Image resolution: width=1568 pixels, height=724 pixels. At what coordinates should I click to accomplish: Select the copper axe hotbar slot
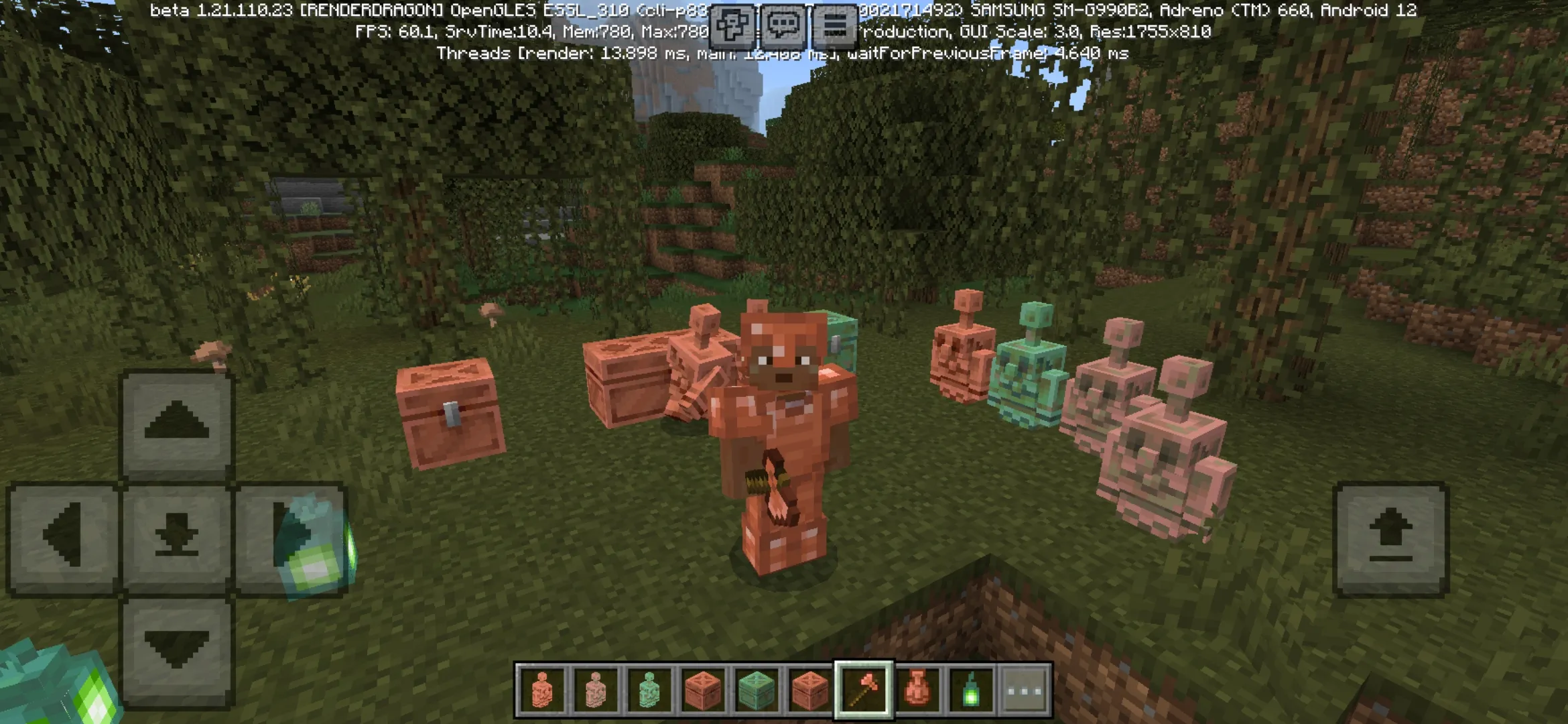(x=863, y=690)
